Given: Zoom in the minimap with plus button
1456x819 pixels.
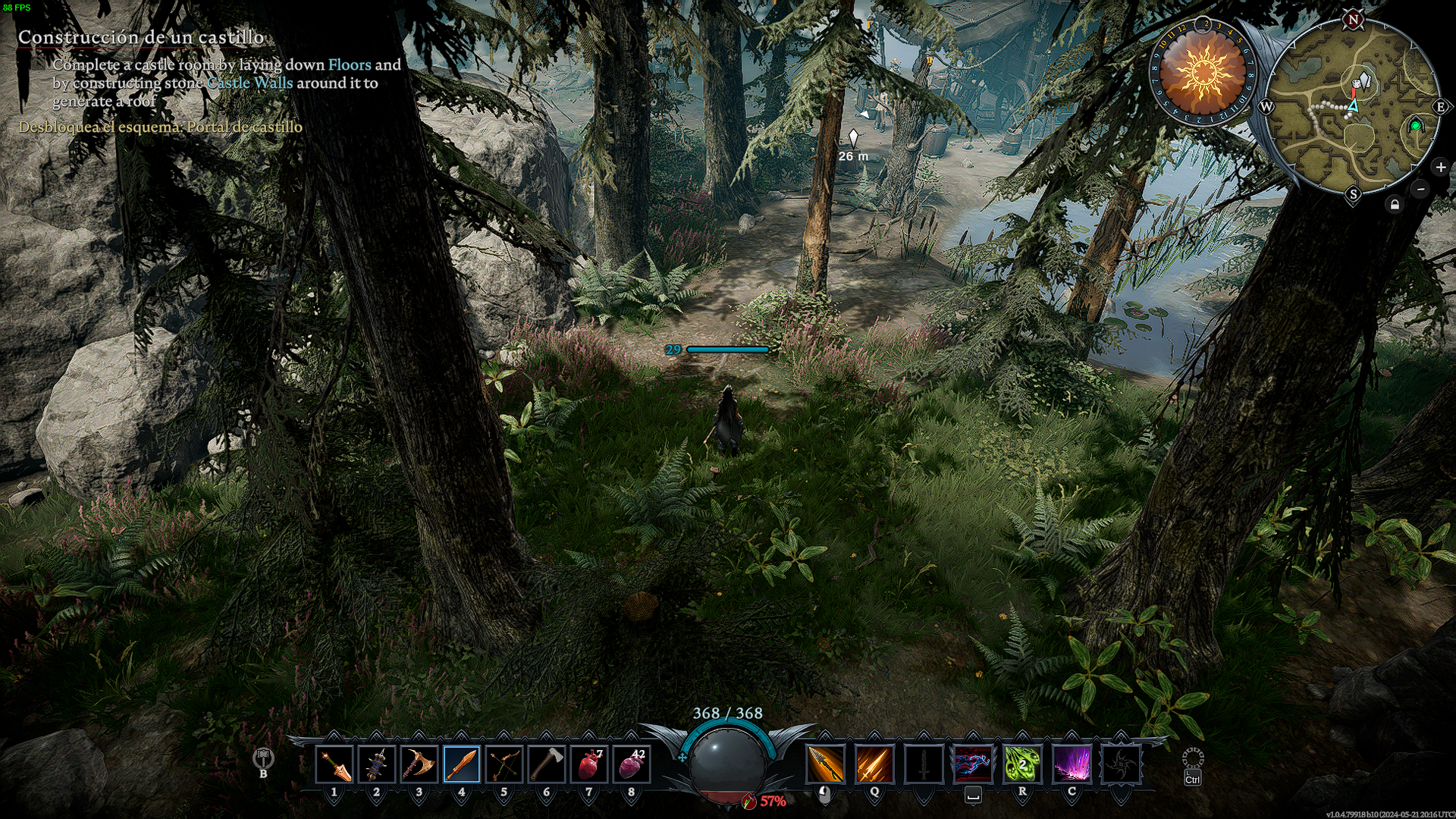Looking at the screenshot, I should pos(1441,168).
